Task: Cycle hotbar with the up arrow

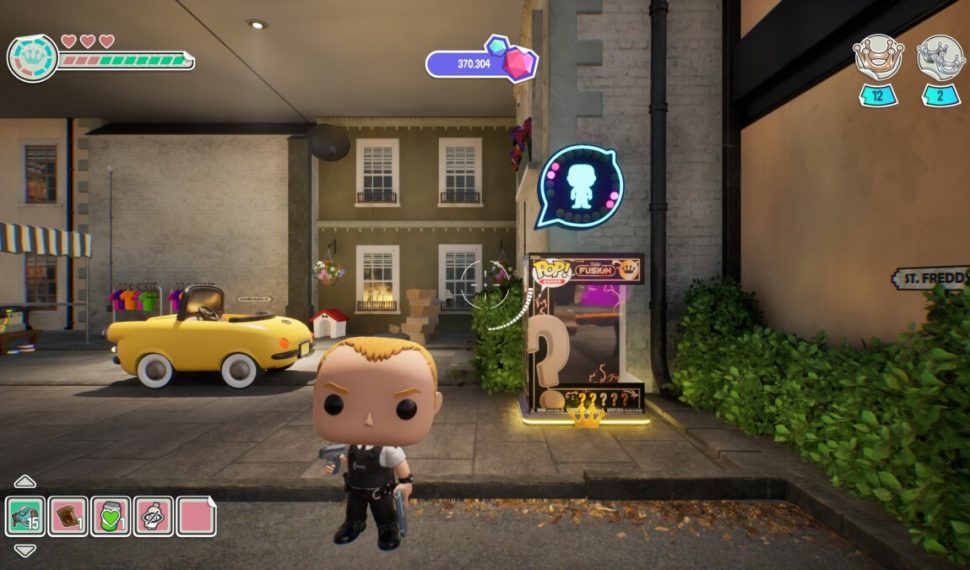Action: click(x=25, y=482)
